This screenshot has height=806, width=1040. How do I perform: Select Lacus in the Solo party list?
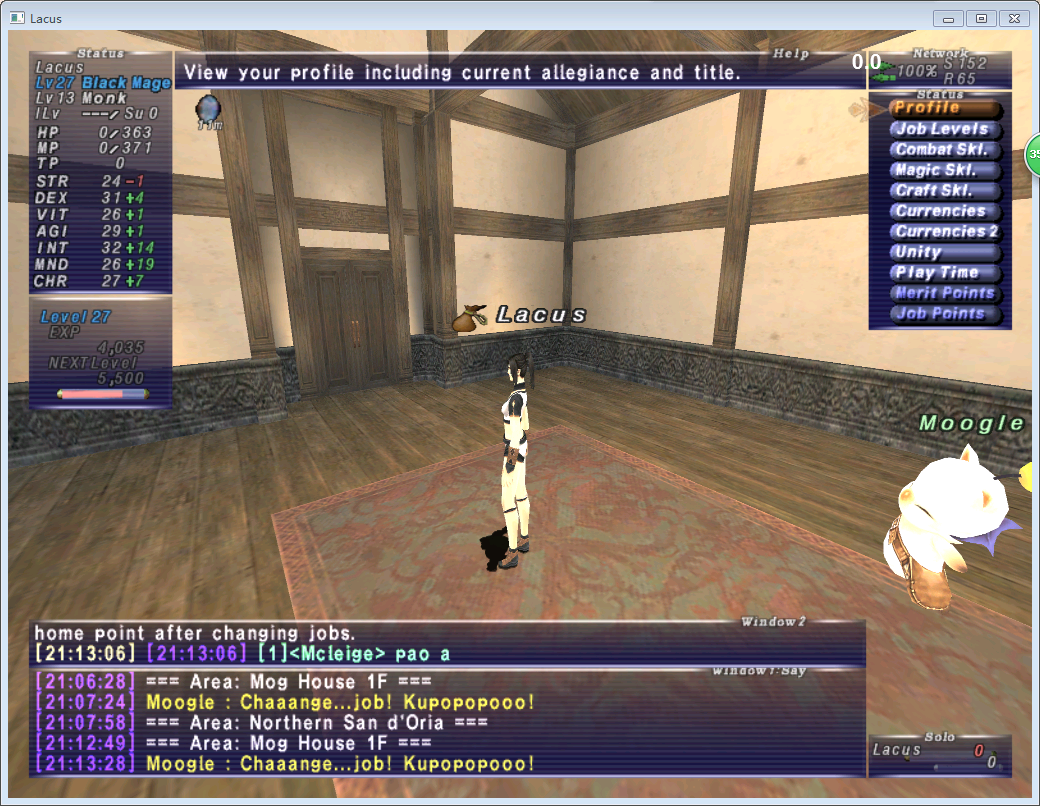pos(896,750)
